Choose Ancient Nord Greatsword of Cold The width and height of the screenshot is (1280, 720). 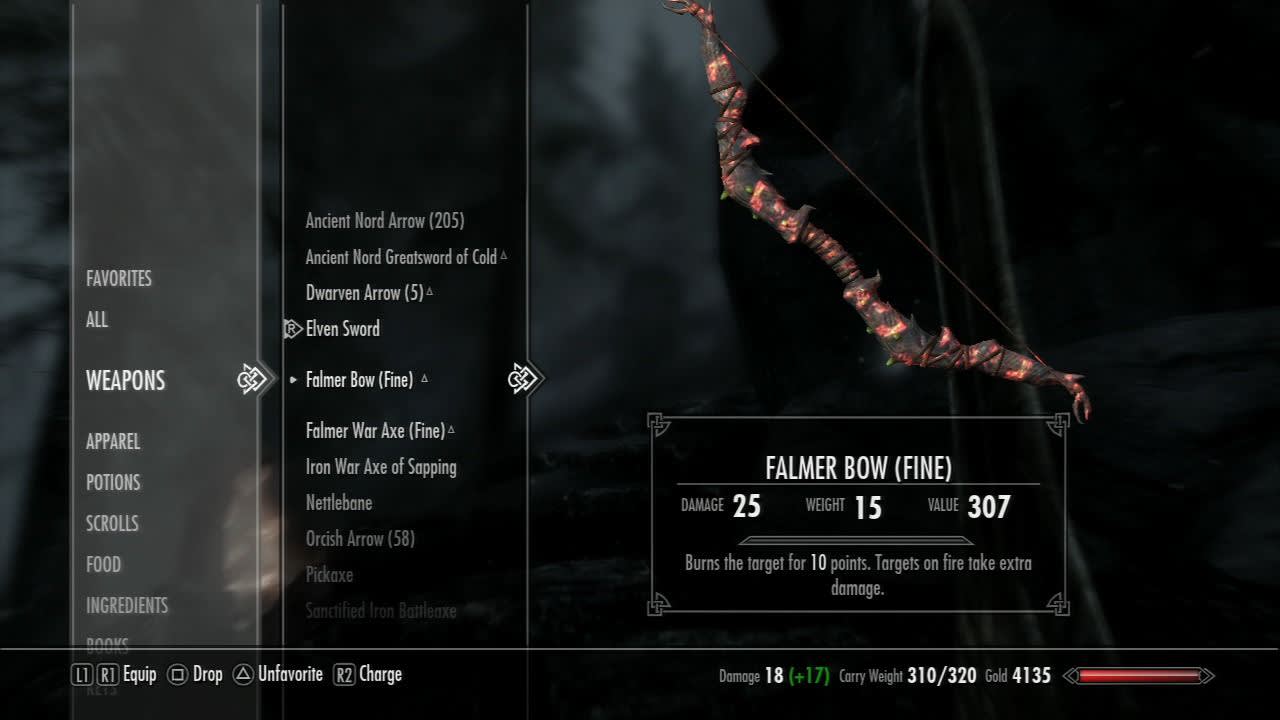[x=401, y=257]
